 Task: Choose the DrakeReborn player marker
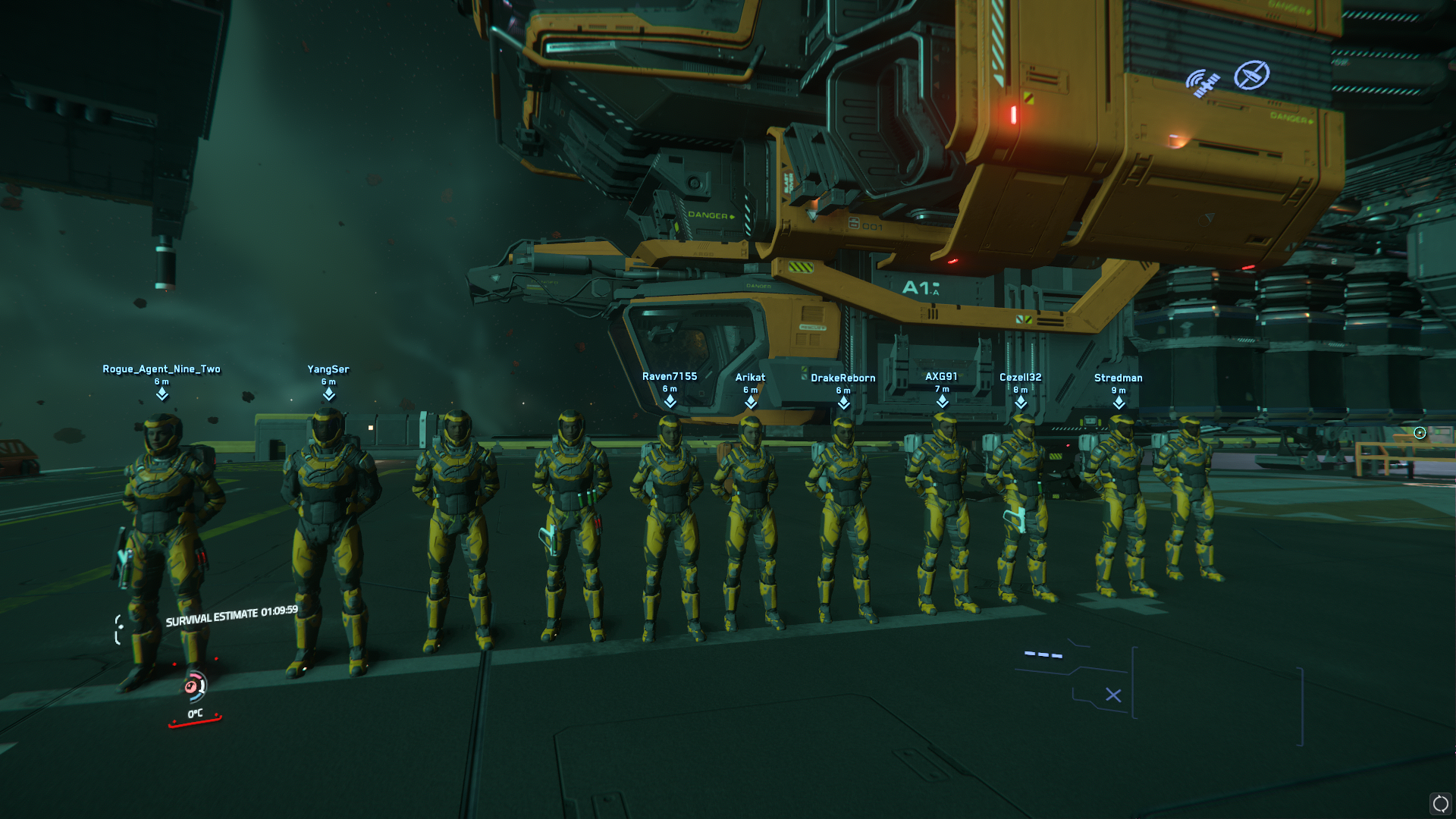pos(843,403)
